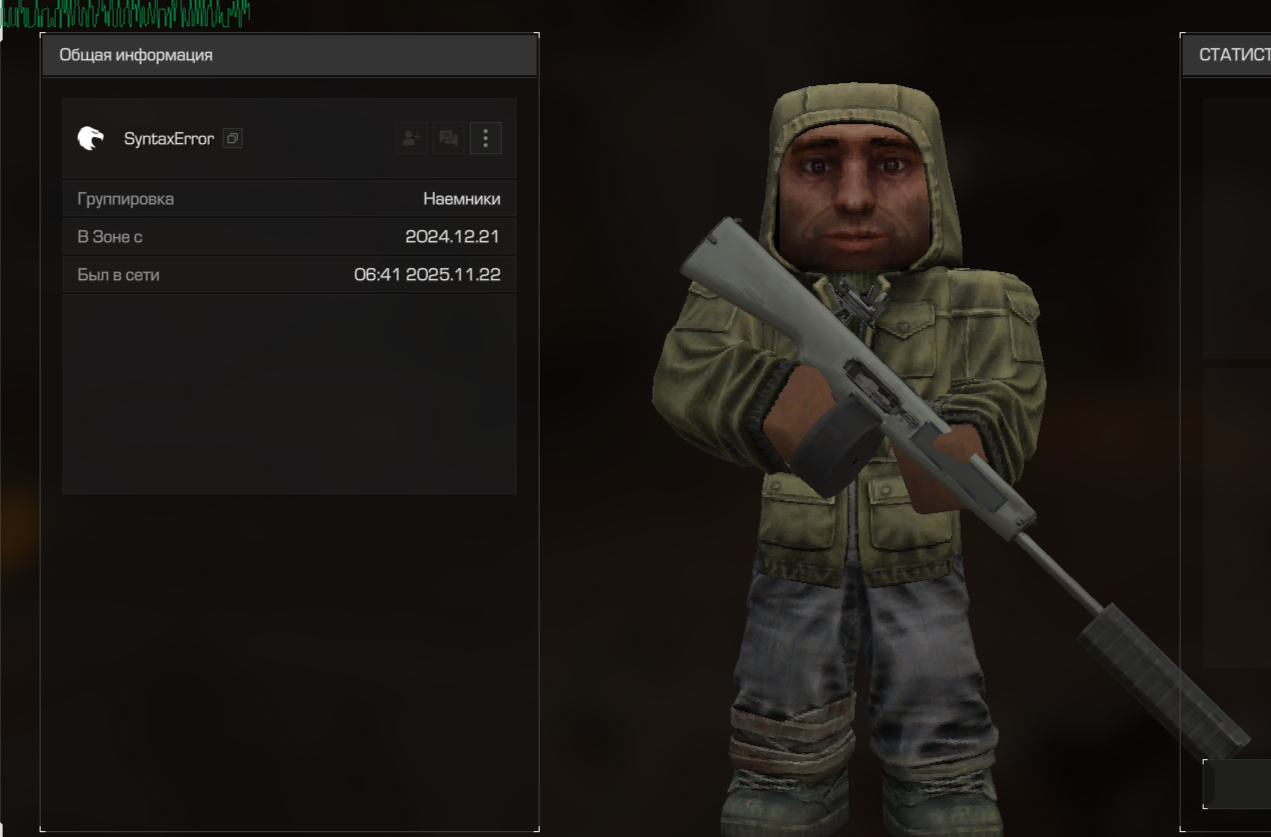Send a friend request to SyntaxError
The image size is (1271, 837).
[411, 138]
